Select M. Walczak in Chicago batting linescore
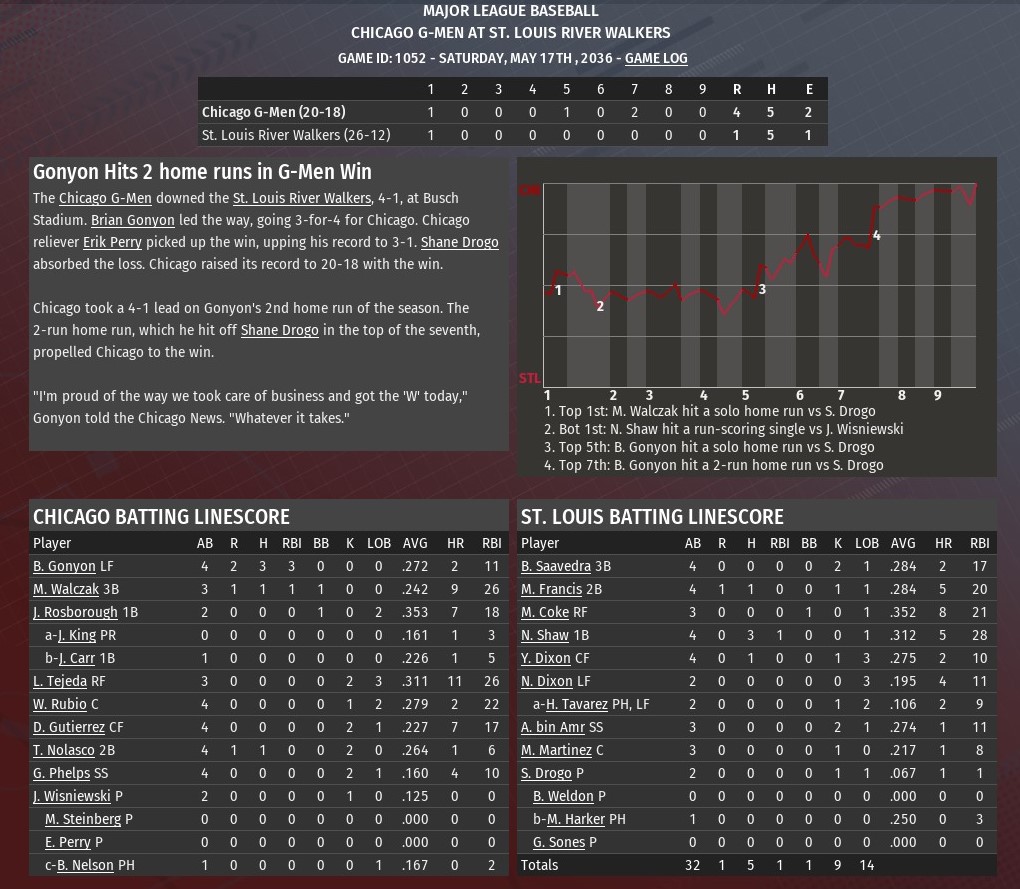The image size is (1020, 889). pos(66,589)
